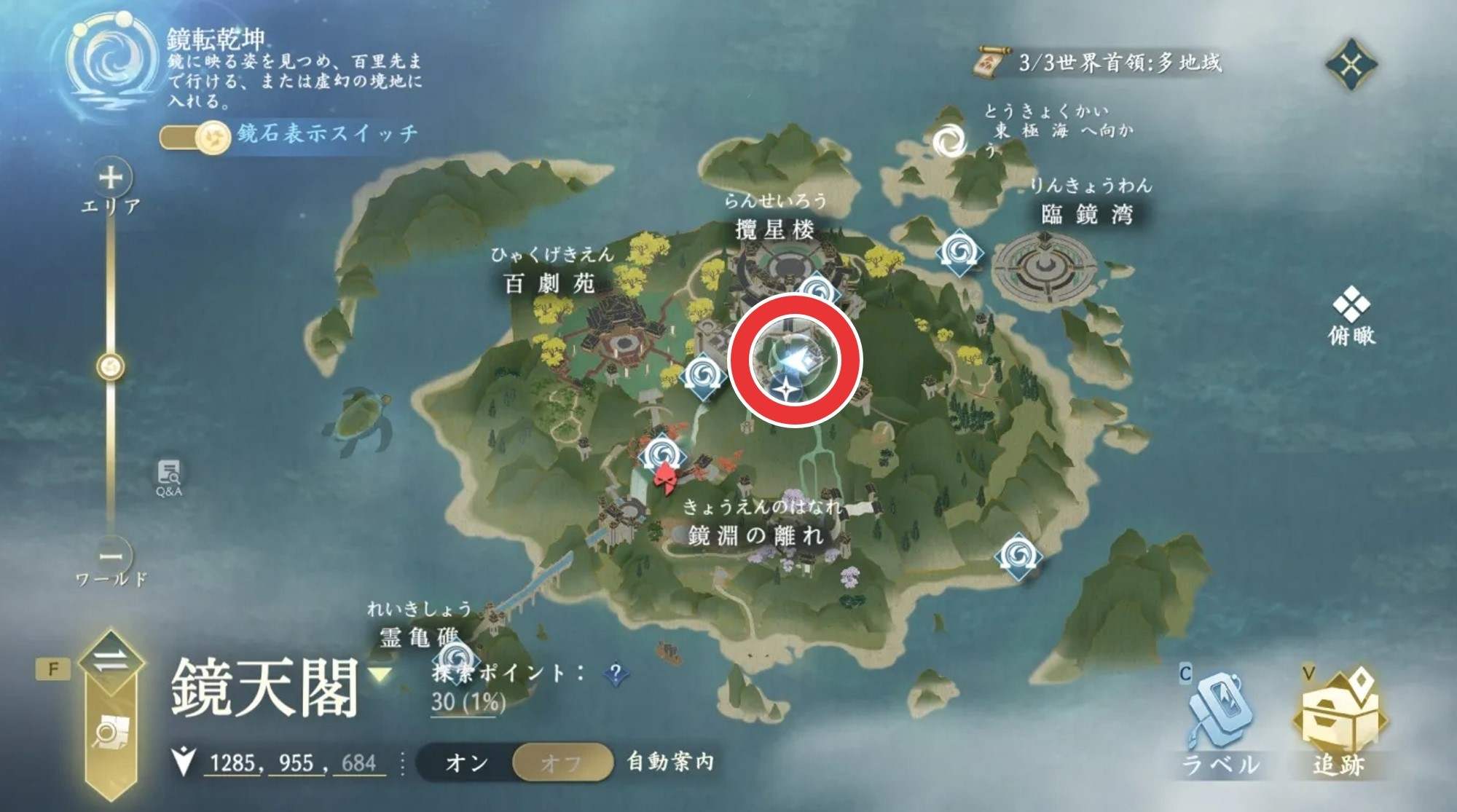Viewport: 1457px width, 812px height.
Task: Select the 東極海へ向かう swirl portal
Action: tap(949, 141)
